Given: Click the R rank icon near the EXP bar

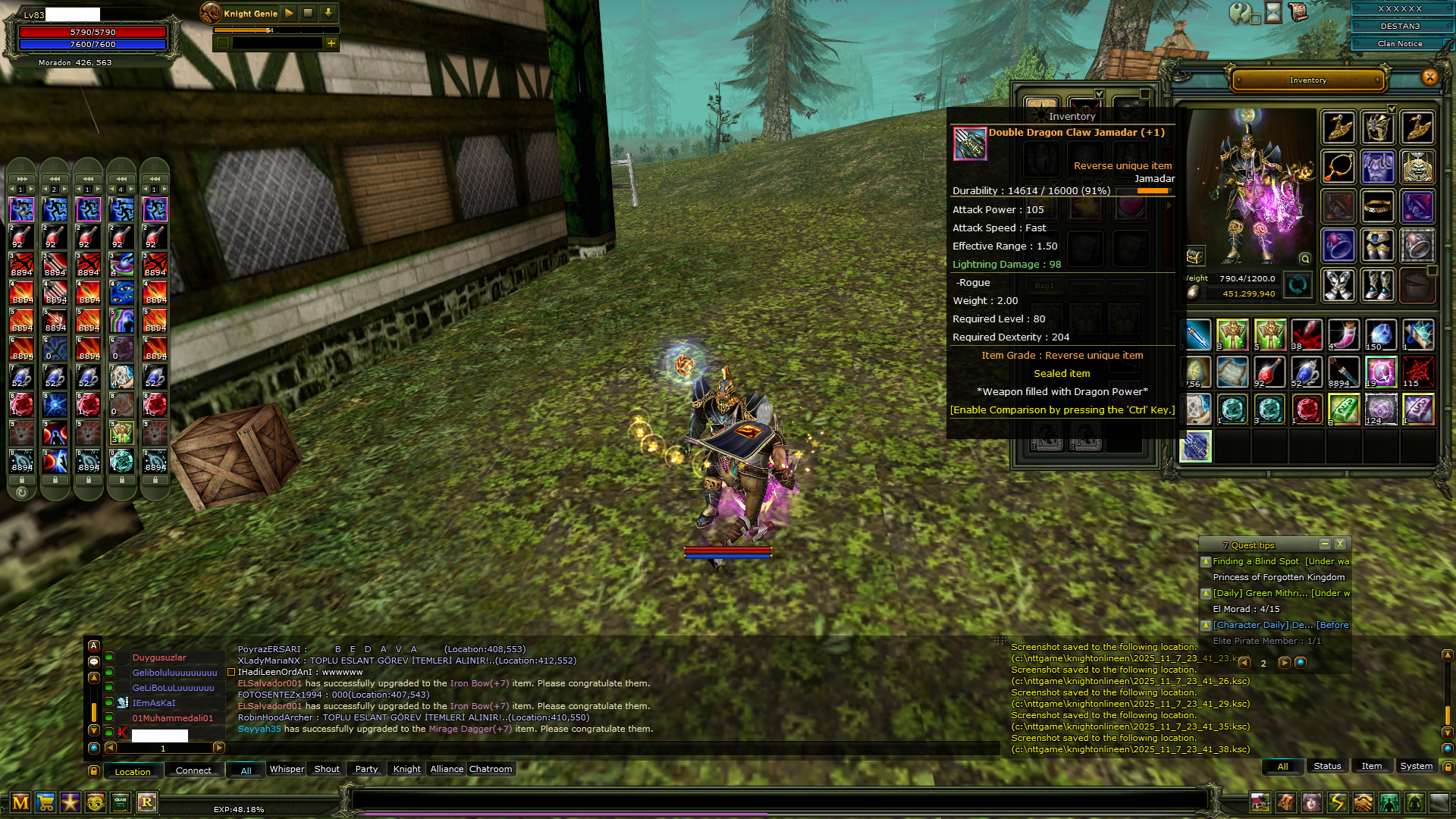Looking at the screenshot, I should coord(148,802).
